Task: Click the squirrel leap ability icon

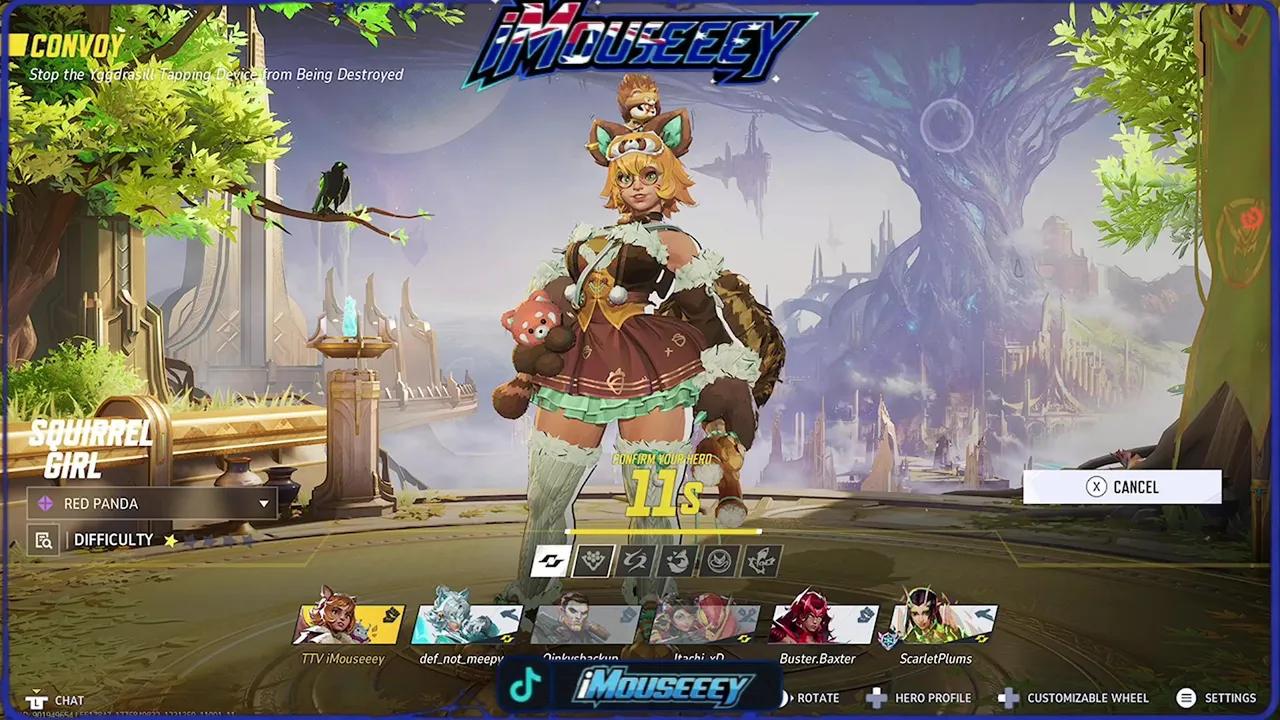Action: (676, 561)
